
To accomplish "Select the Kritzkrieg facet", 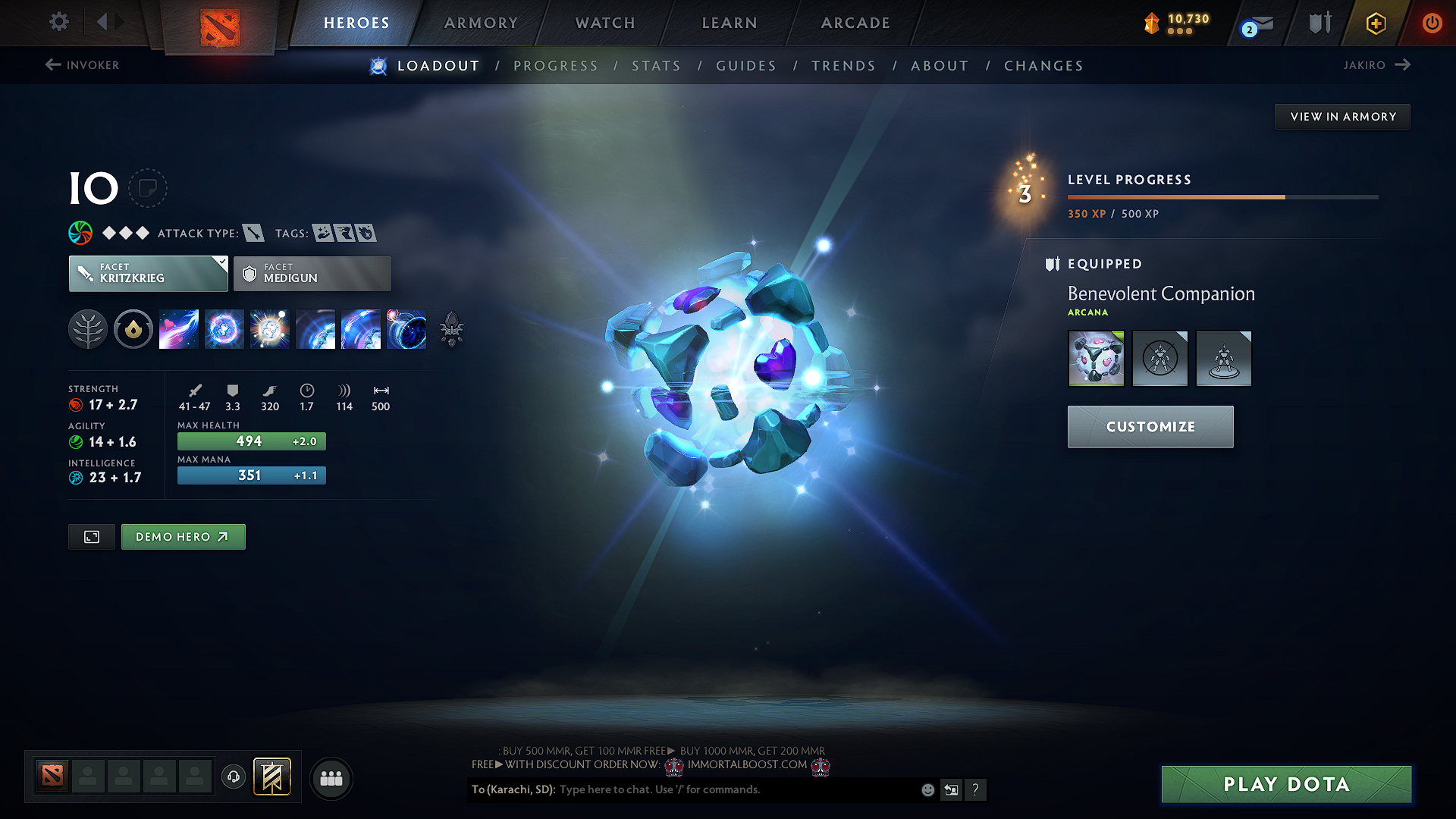I will [148, 273].
